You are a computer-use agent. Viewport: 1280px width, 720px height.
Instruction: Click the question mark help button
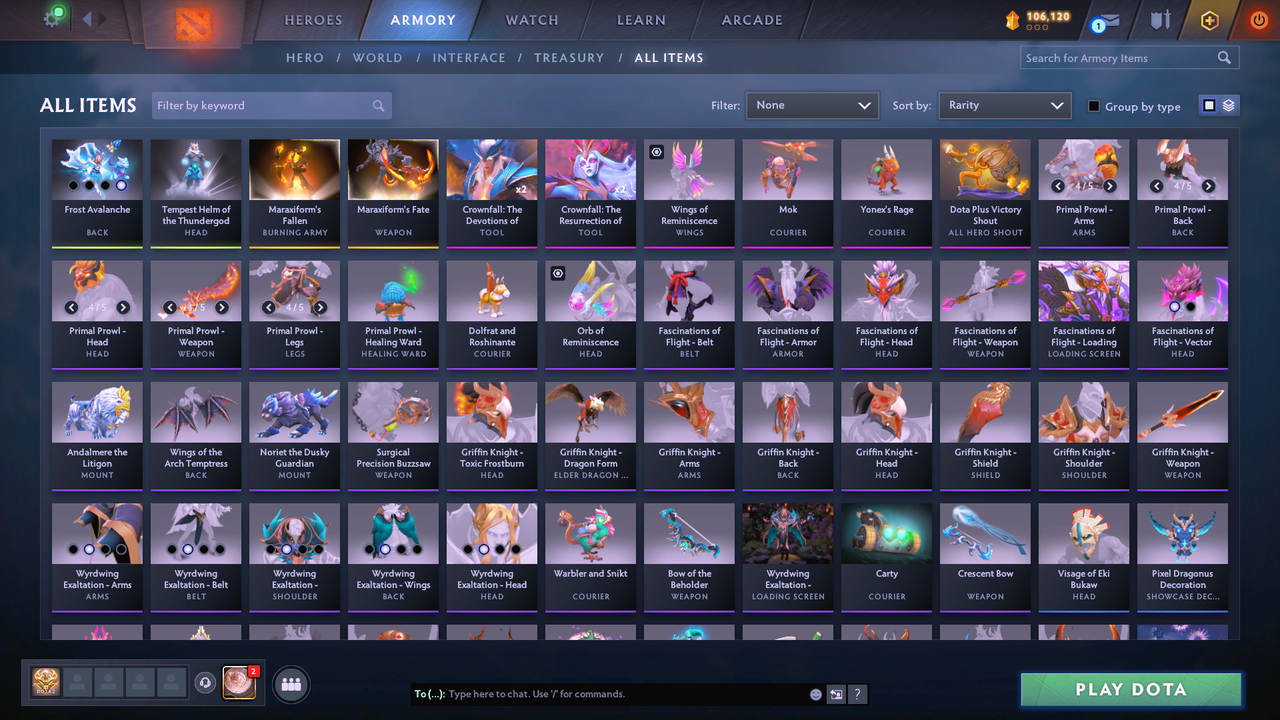point(857,693)
